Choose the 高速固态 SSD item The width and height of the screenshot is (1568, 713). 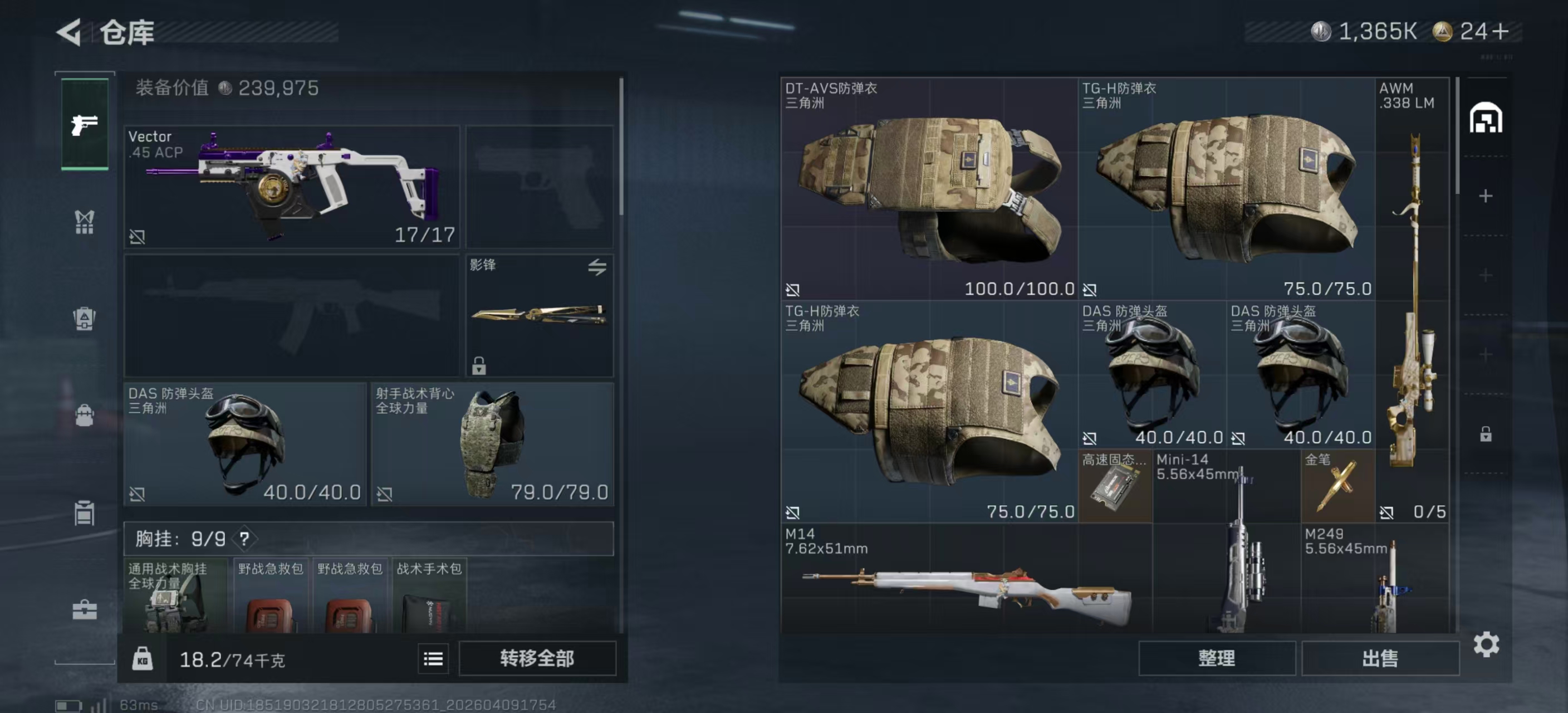pyautogui.click(x=1115, y=486)
